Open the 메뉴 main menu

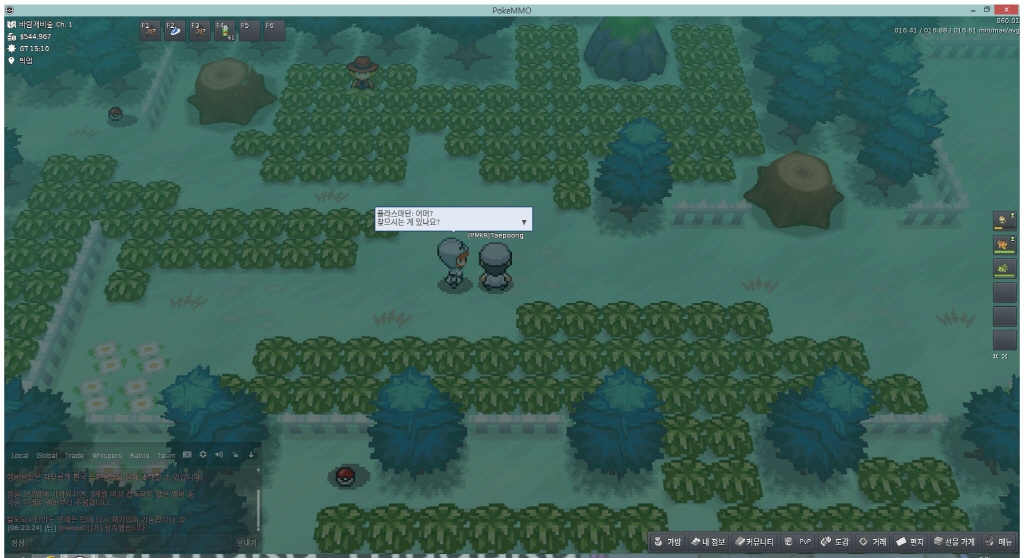[x=999, y=542]
